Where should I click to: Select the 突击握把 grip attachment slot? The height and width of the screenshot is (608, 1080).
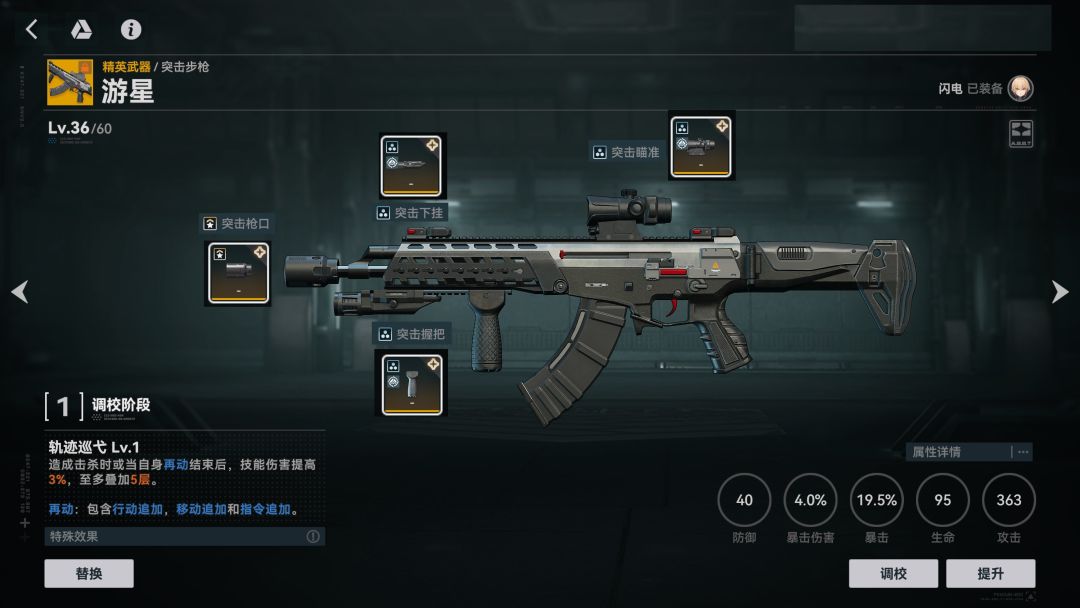click(x=412, y=383)
